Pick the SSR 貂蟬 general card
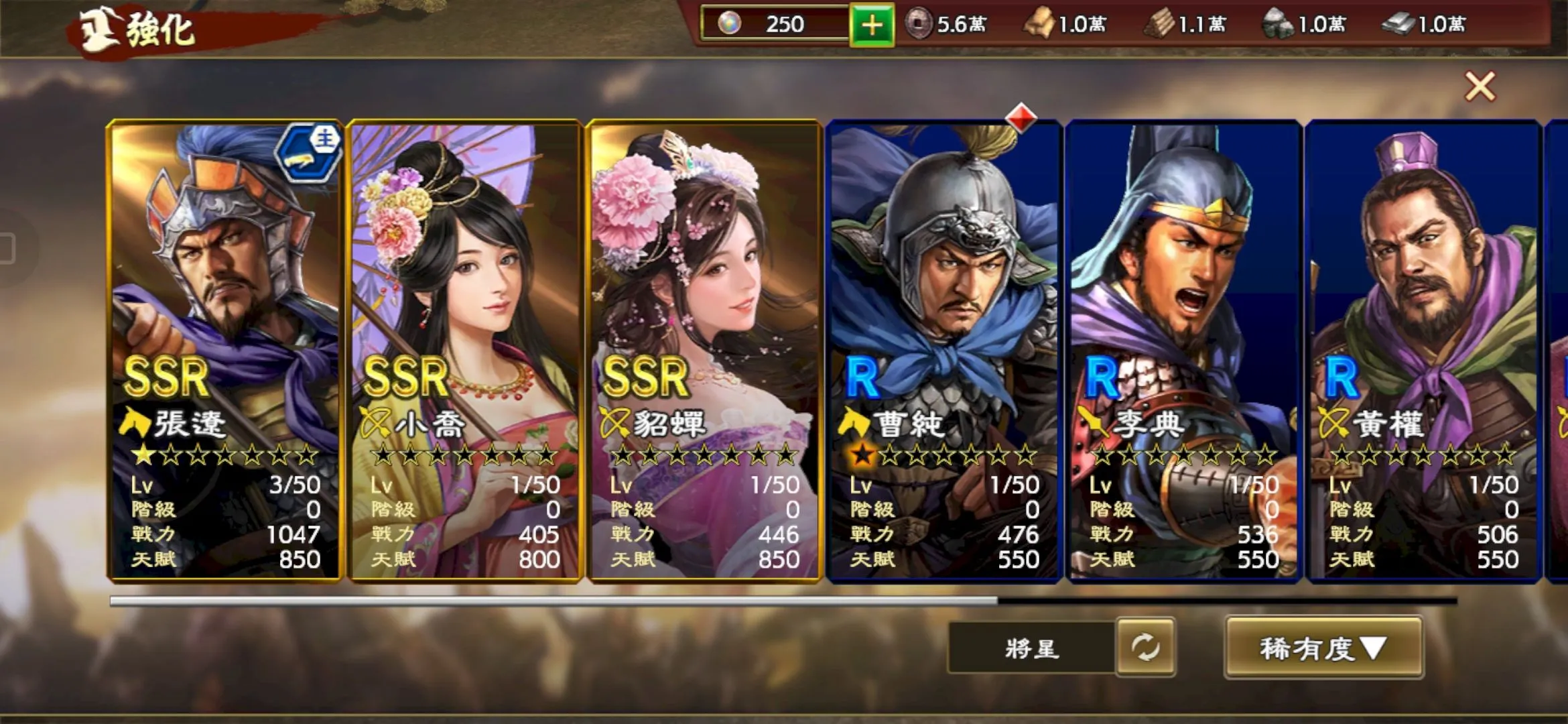The height and width of the screenshot is (724, 1568). (704, 350)
